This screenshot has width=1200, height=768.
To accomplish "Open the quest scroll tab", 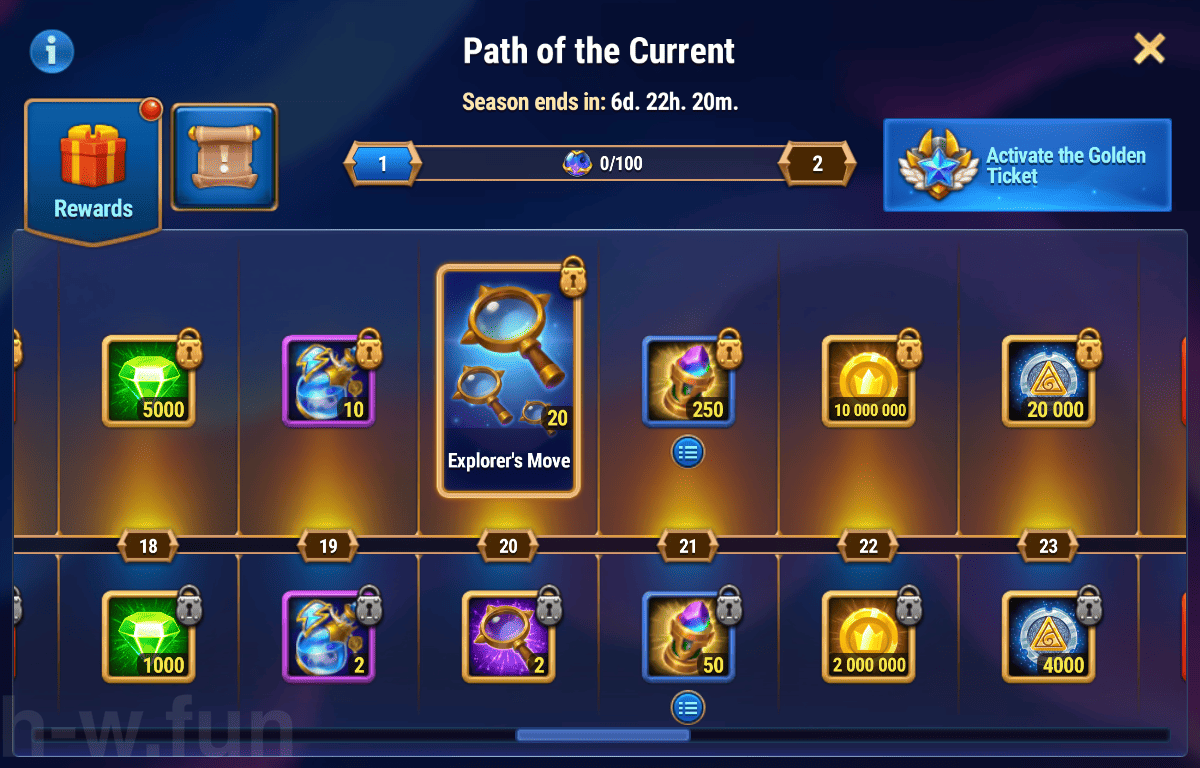I will click(x=224, y=157).
